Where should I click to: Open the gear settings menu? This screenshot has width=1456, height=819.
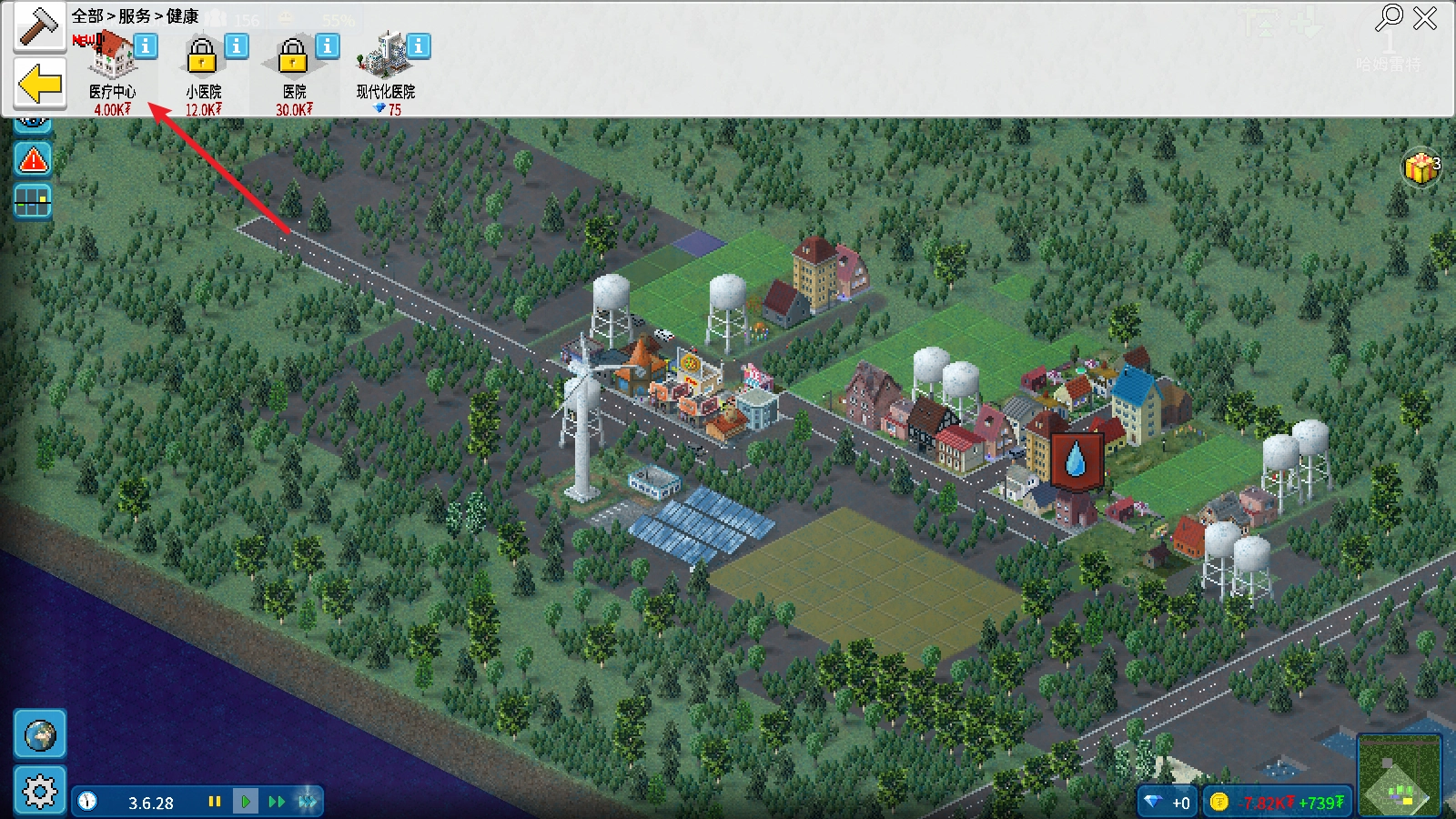pos(40,791)
